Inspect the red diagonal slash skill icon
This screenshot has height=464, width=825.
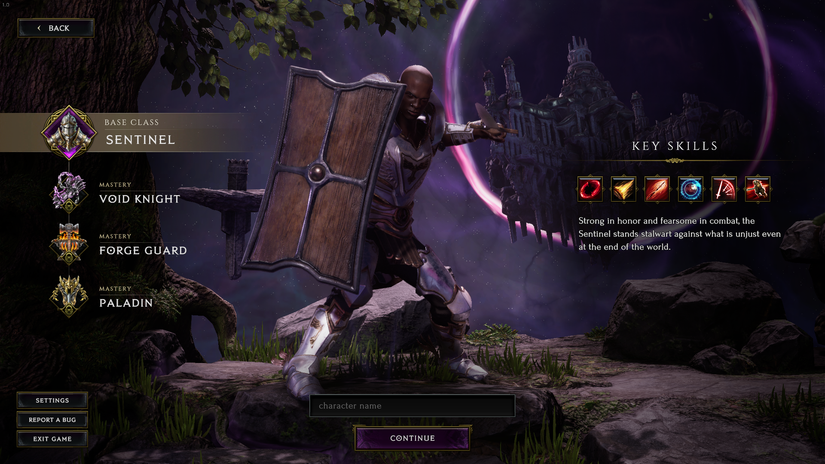657,188
